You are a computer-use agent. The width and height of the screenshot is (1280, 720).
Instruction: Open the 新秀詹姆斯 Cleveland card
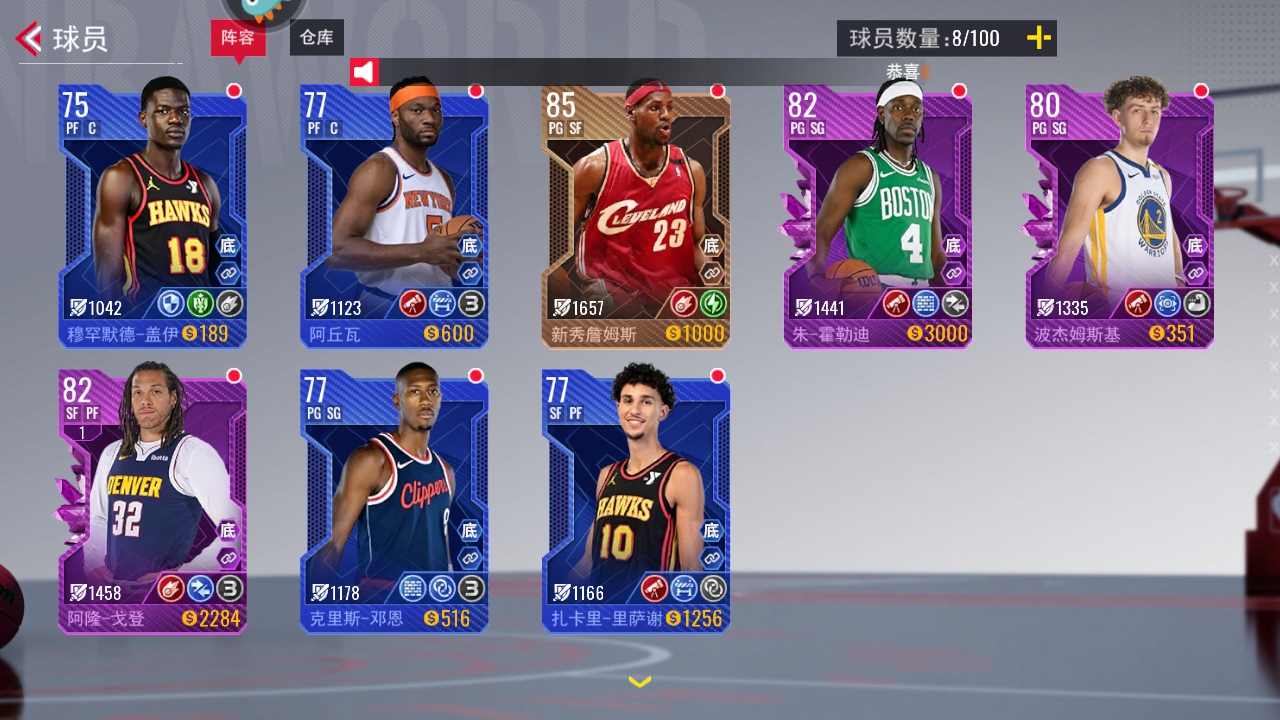tap(636, 215)
